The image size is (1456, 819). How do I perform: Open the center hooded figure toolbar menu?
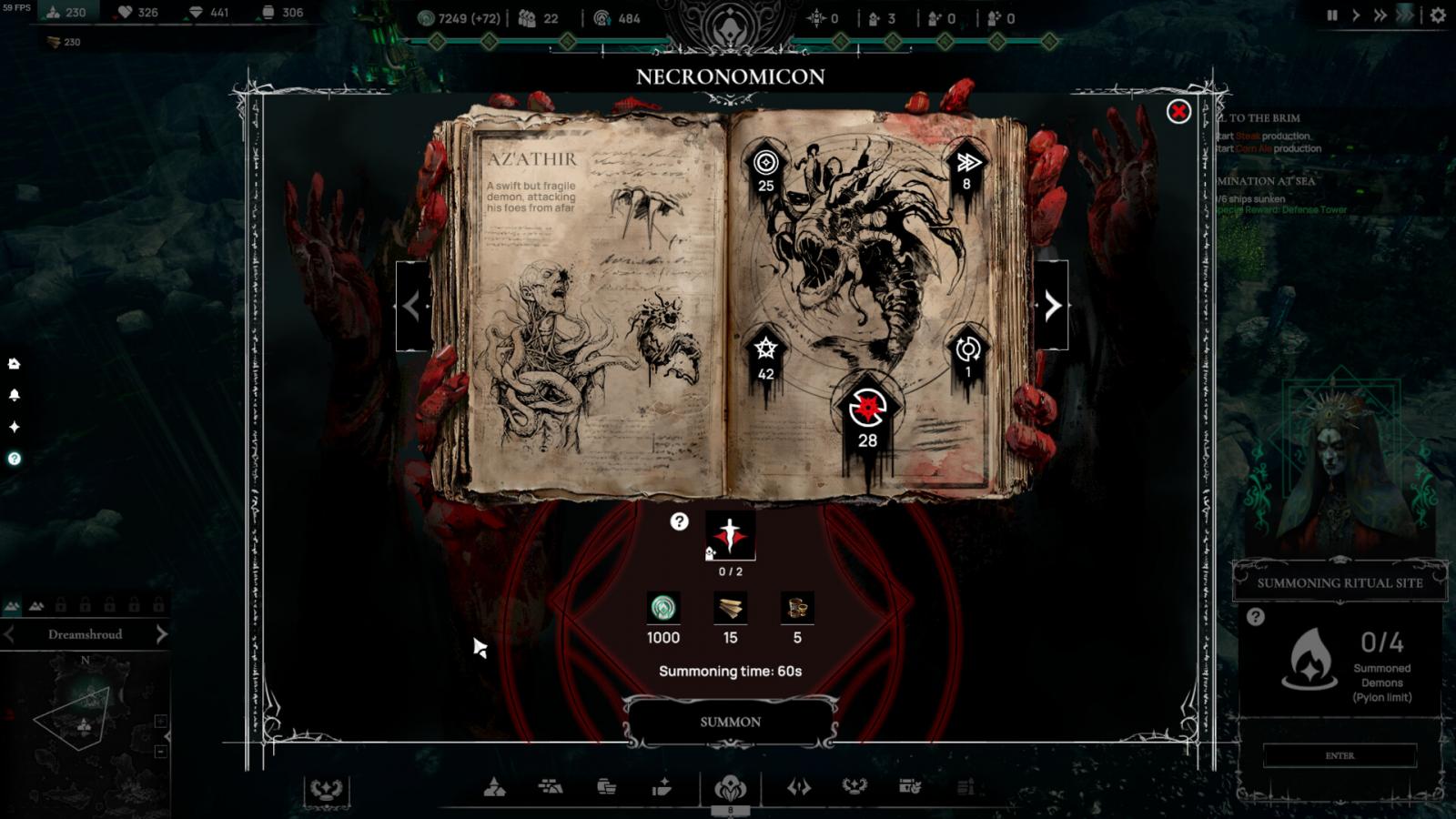pos(730,788)
